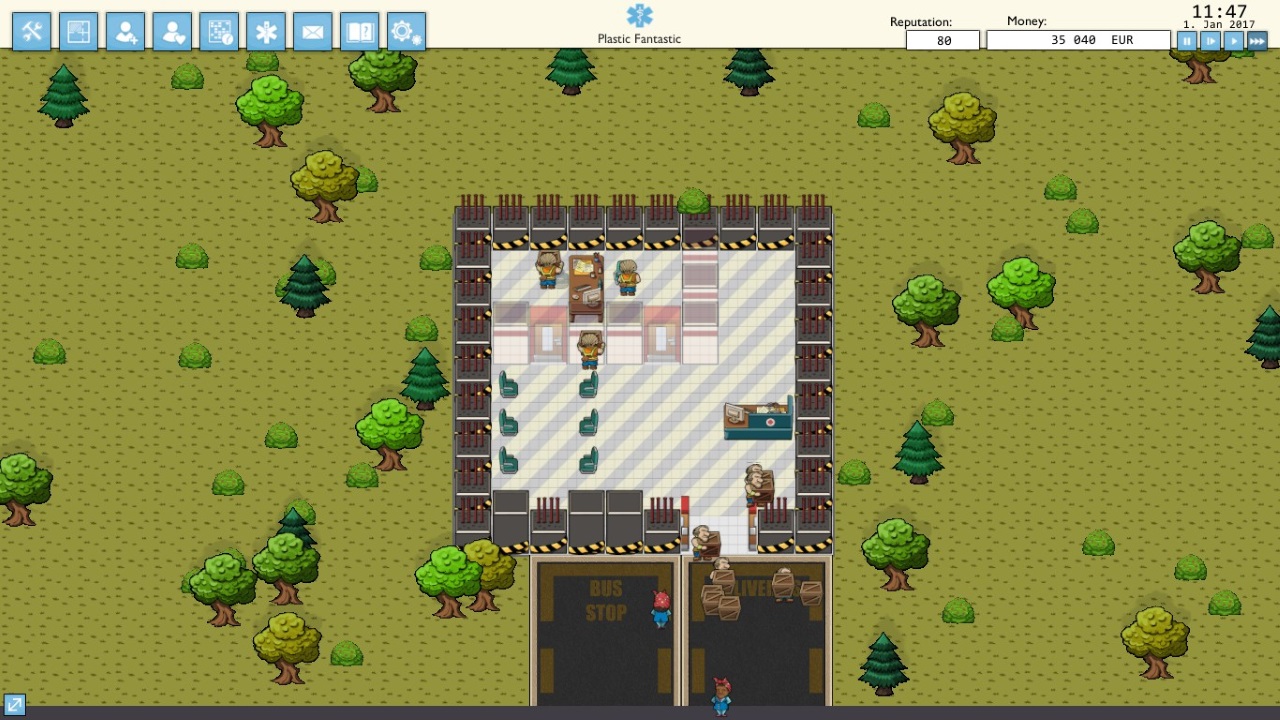Select the medical star of life icon
Image resolution: width=1280 pixels, height=720 pixels.
click(x=266, y=32)
